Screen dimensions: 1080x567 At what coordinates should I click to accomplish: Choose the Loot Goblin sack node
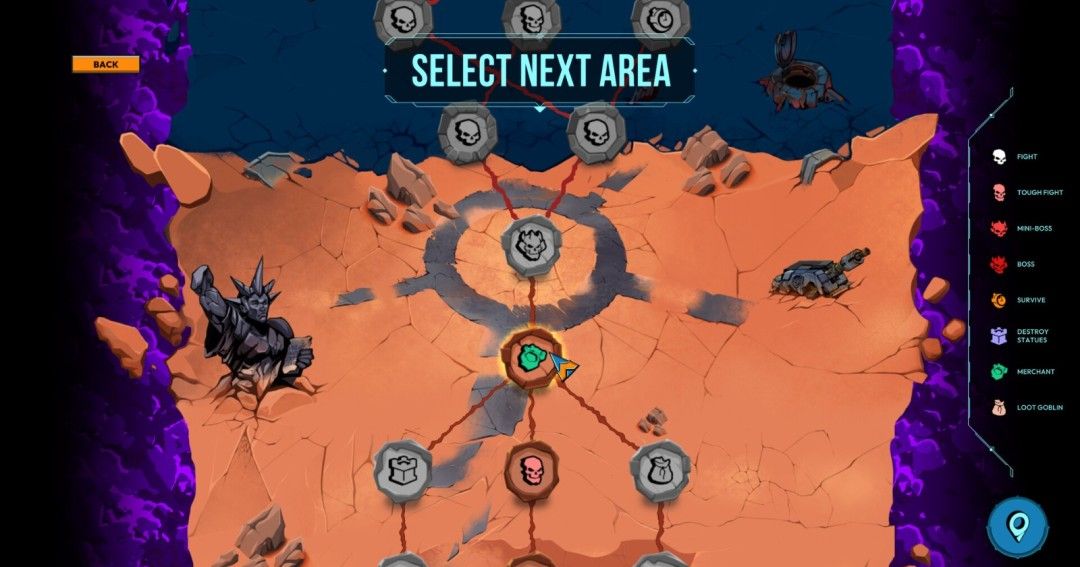pos(660,470)
